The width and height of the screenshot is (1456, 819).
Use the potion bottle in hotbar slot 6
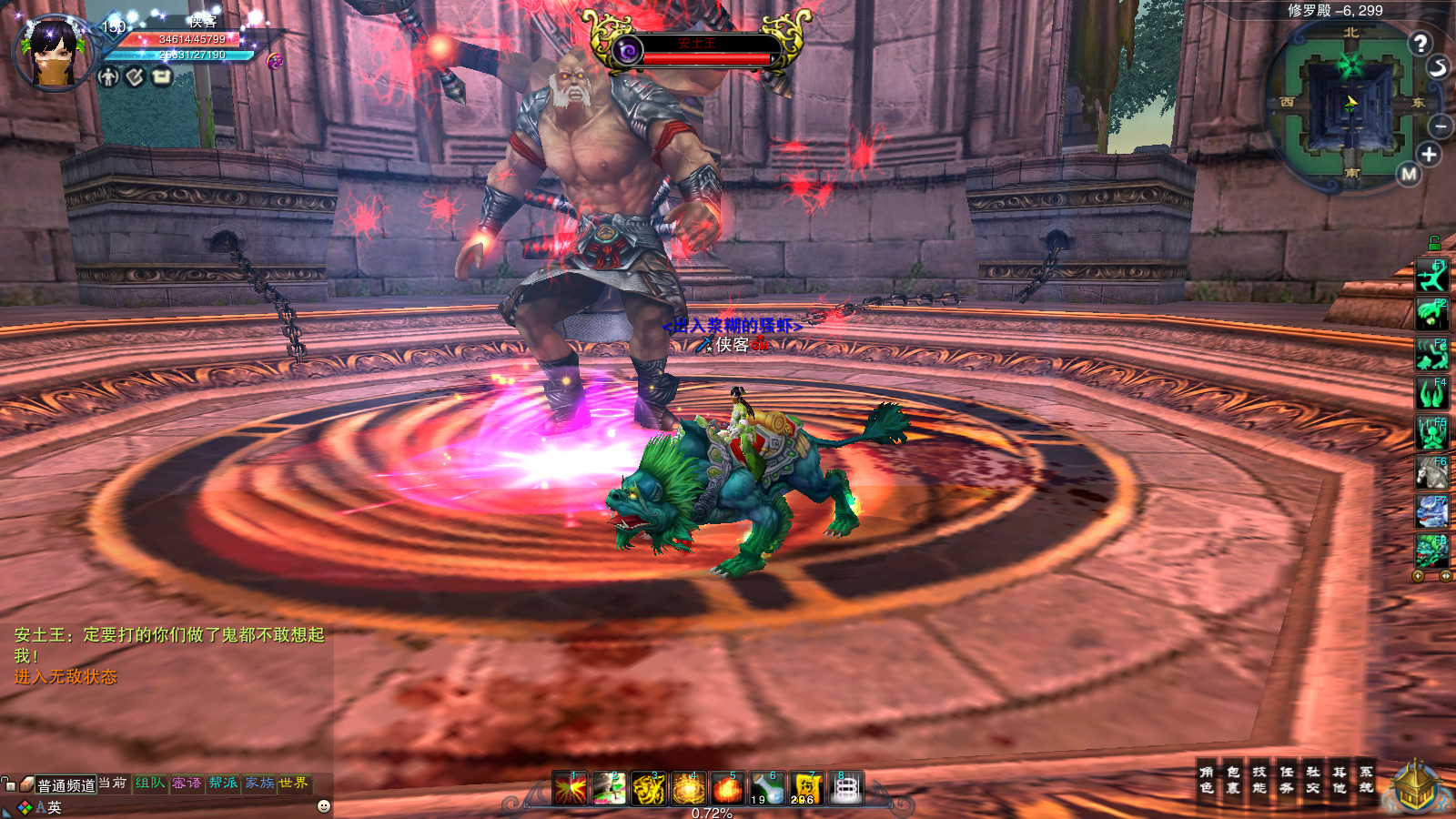click(x=767, y=788)
